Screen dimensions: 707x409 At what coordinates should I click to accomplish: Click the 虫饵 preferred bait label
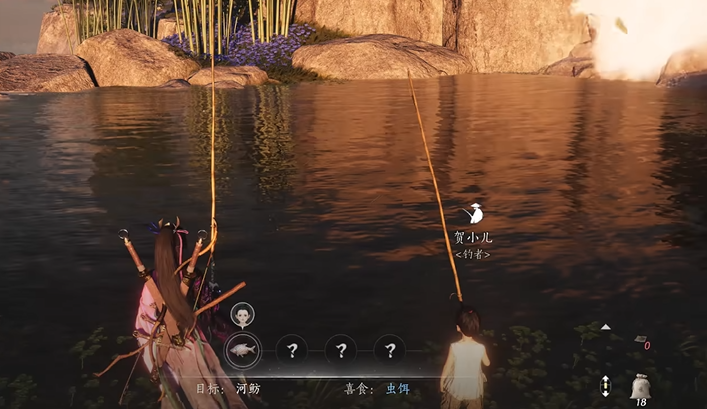point(385,388)
